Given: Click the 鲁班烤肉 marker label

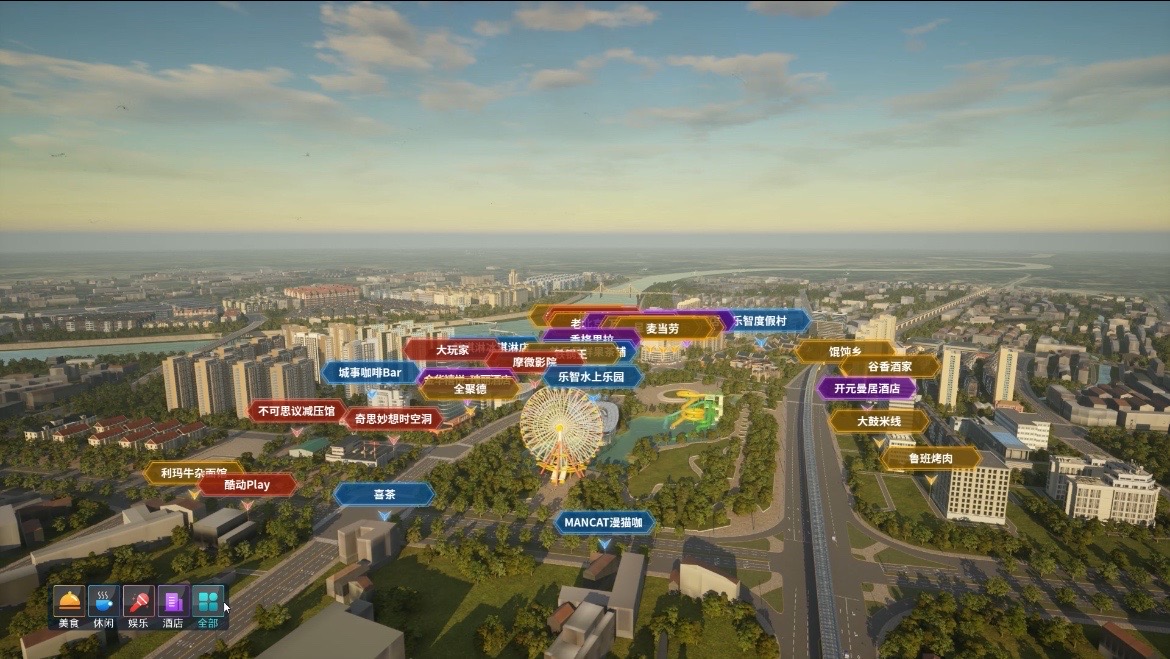Looking at the screenshot, I should click(930, 458).
